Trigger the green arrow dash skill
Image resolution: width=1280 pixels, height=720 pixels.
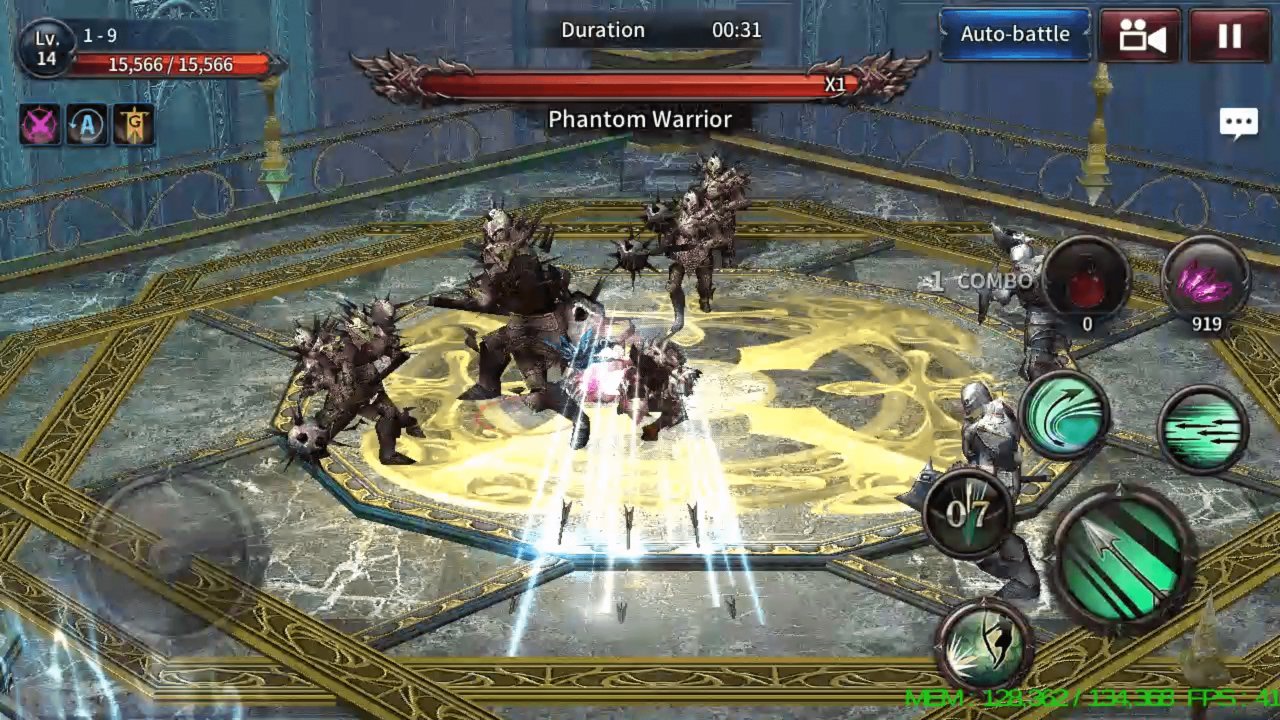click(1203, 429)
